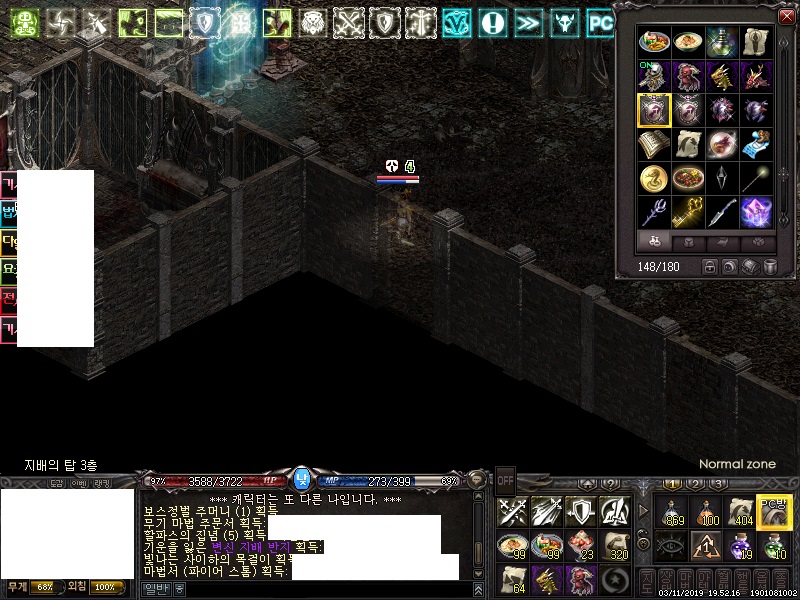
Task: Activate the crossed swords skill in hotbar
Action: [x=512, y=512]
